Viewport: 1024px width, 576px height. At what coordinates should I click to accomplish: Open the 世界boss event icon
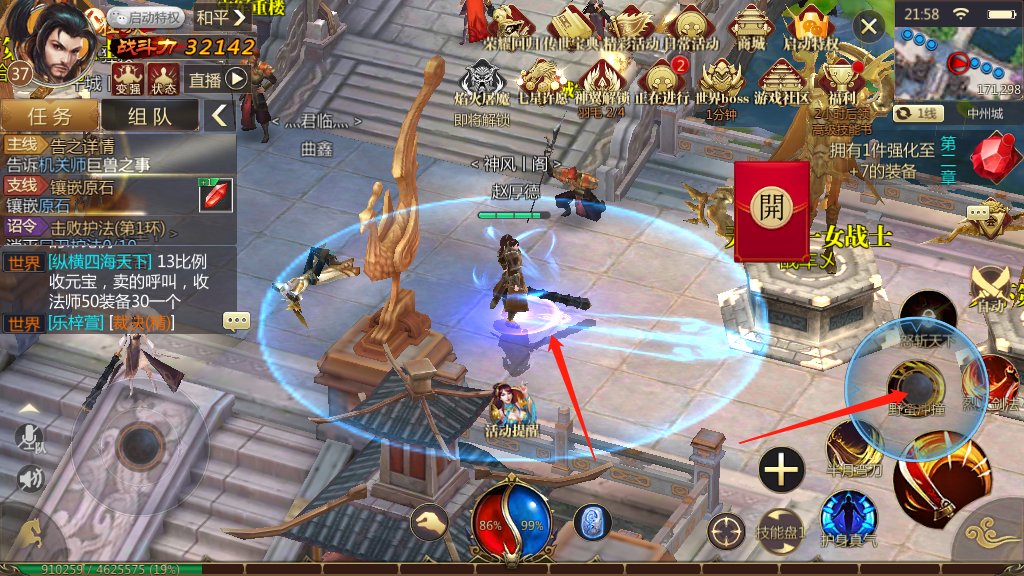[721, 80]
